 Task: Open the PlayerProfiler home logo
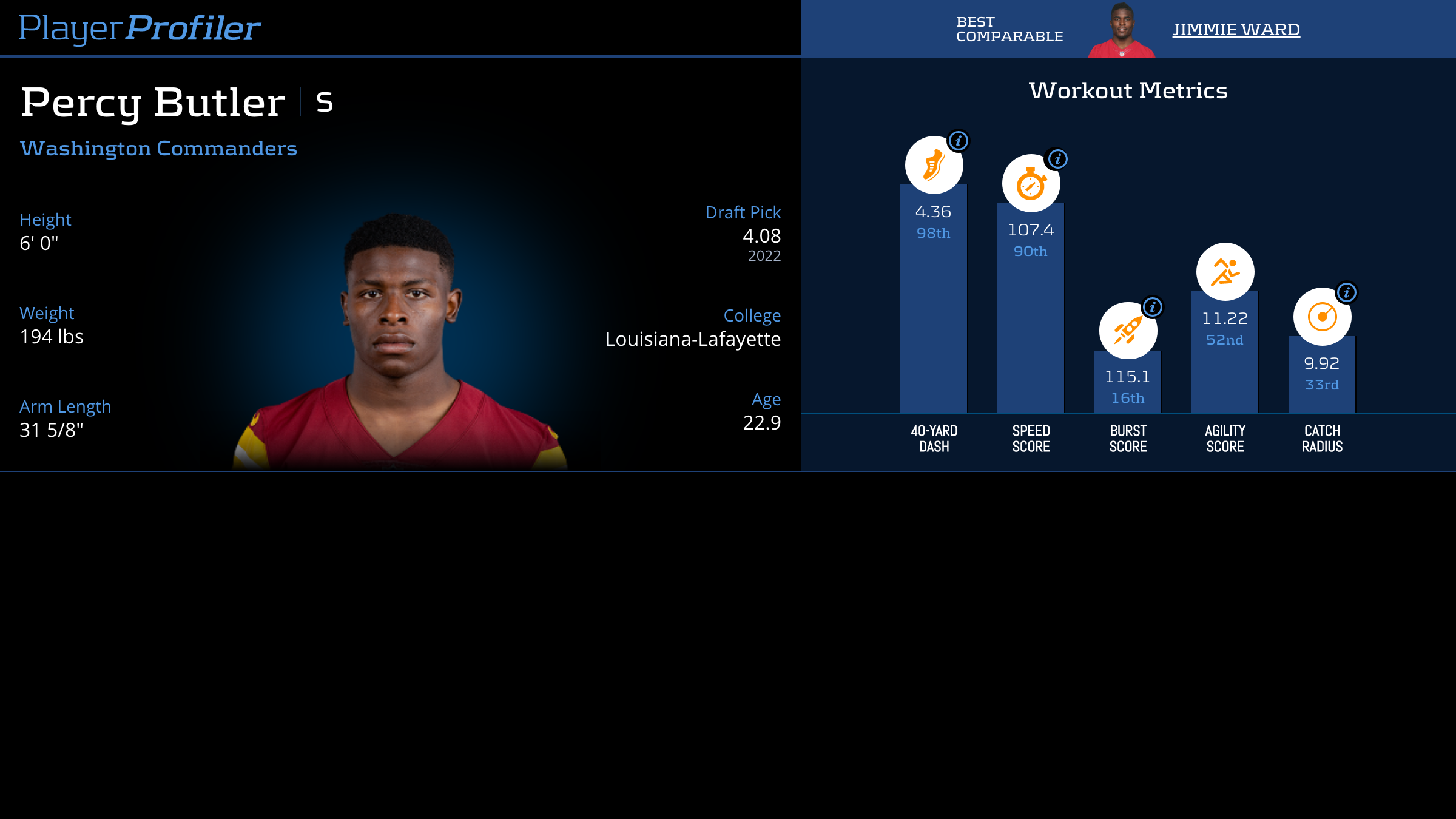[140, 29]
